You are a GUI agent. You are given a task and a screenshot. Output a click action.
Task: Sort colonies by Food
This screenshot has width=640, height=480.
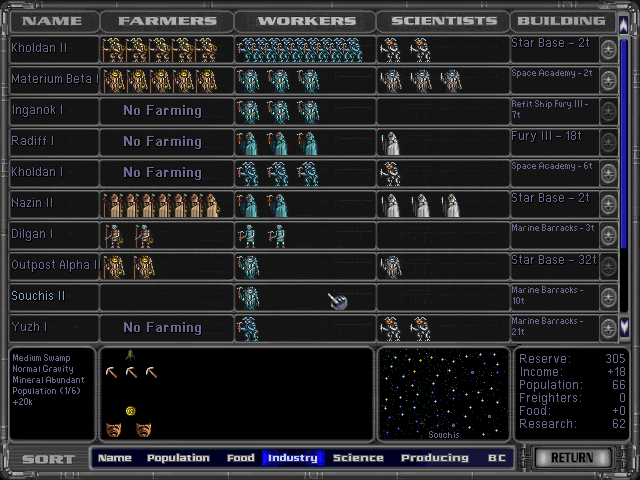pos(240,458)
